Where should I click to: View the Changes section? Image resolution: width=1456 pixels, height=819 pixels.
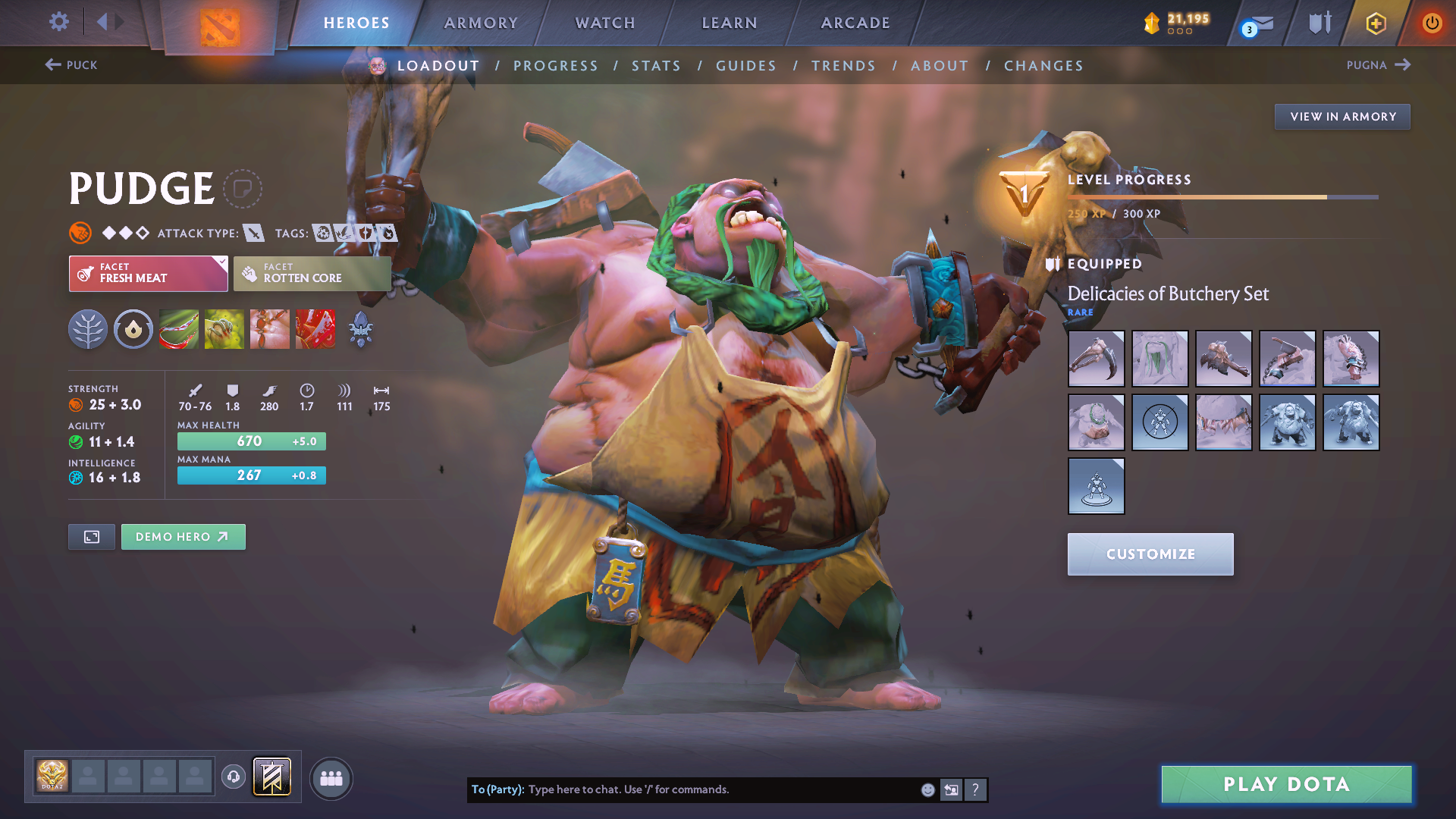pos(1043,66)
